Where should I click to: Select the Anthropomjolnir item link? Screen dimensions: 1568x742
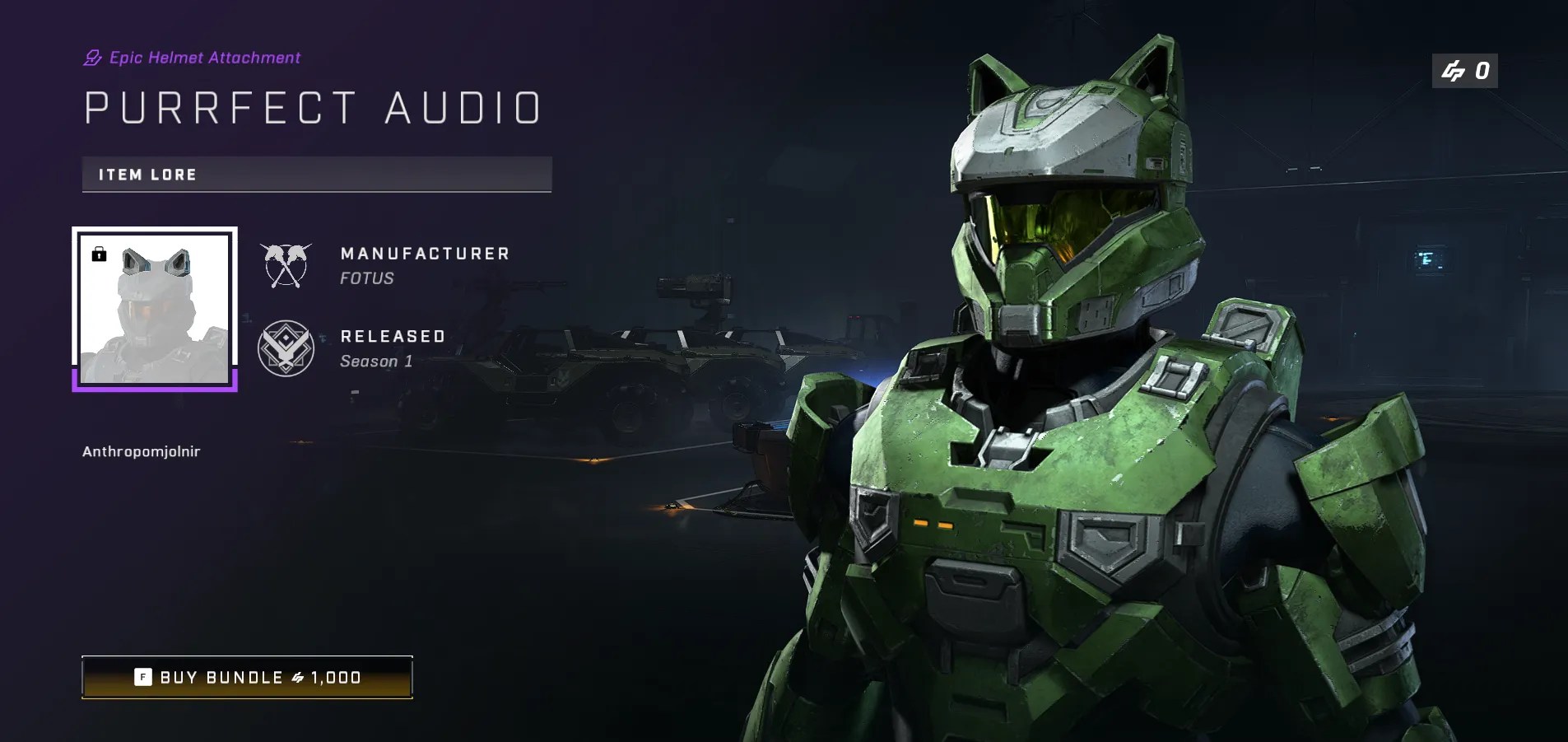[x=141, y=451]
